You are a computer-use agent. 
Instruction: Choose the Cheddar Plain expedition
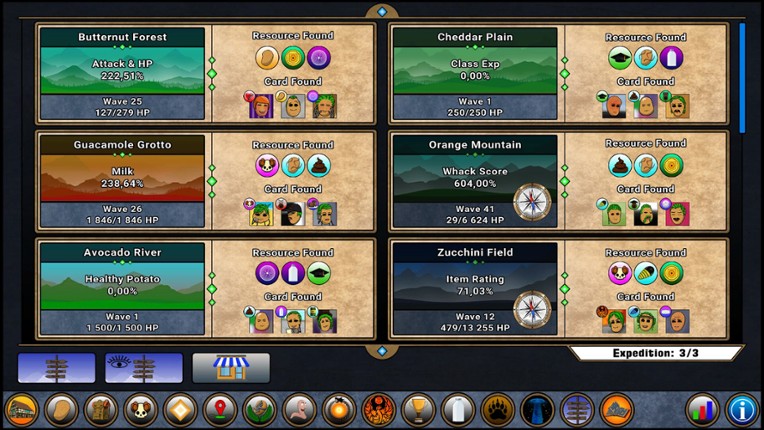pos(474,73)
